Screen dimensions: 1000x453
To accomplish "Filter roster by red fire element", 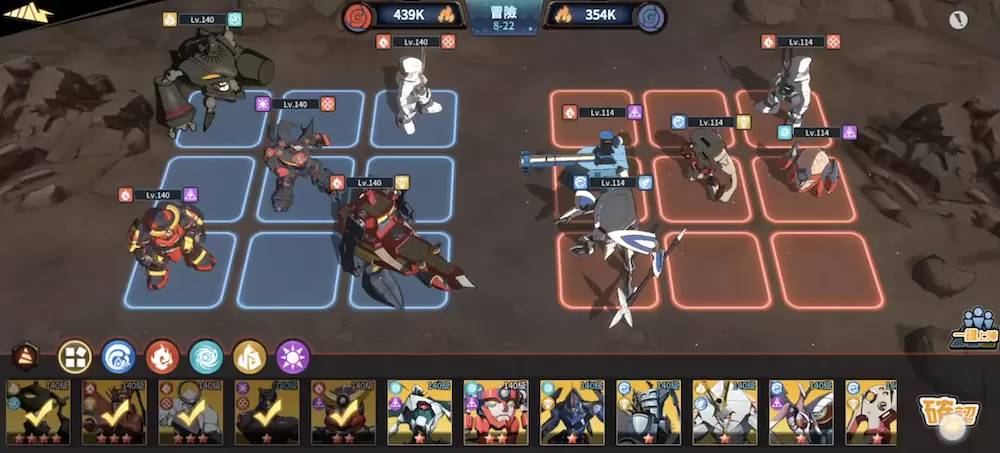I will click(162, 356).
